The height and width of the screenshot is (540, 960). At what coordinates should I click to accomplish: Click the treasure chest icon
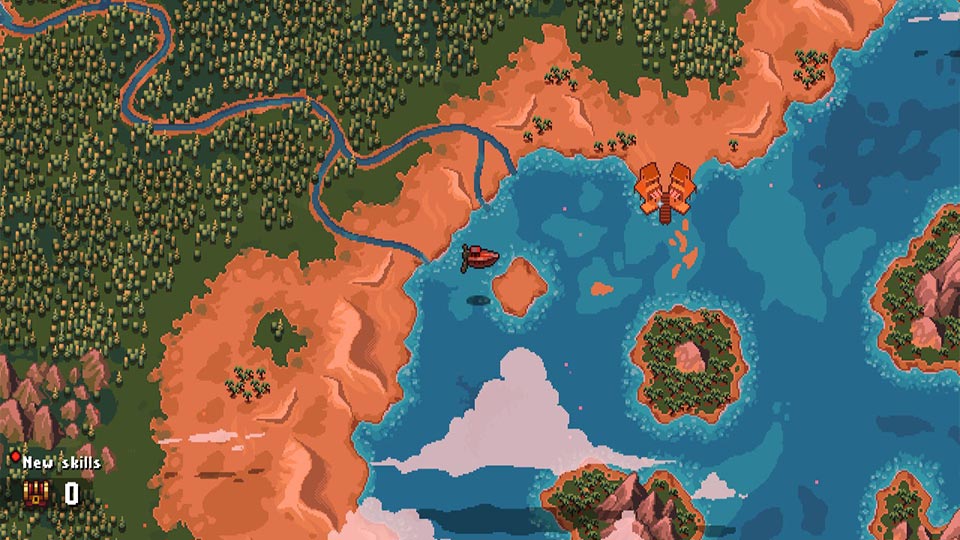[36, 492]
